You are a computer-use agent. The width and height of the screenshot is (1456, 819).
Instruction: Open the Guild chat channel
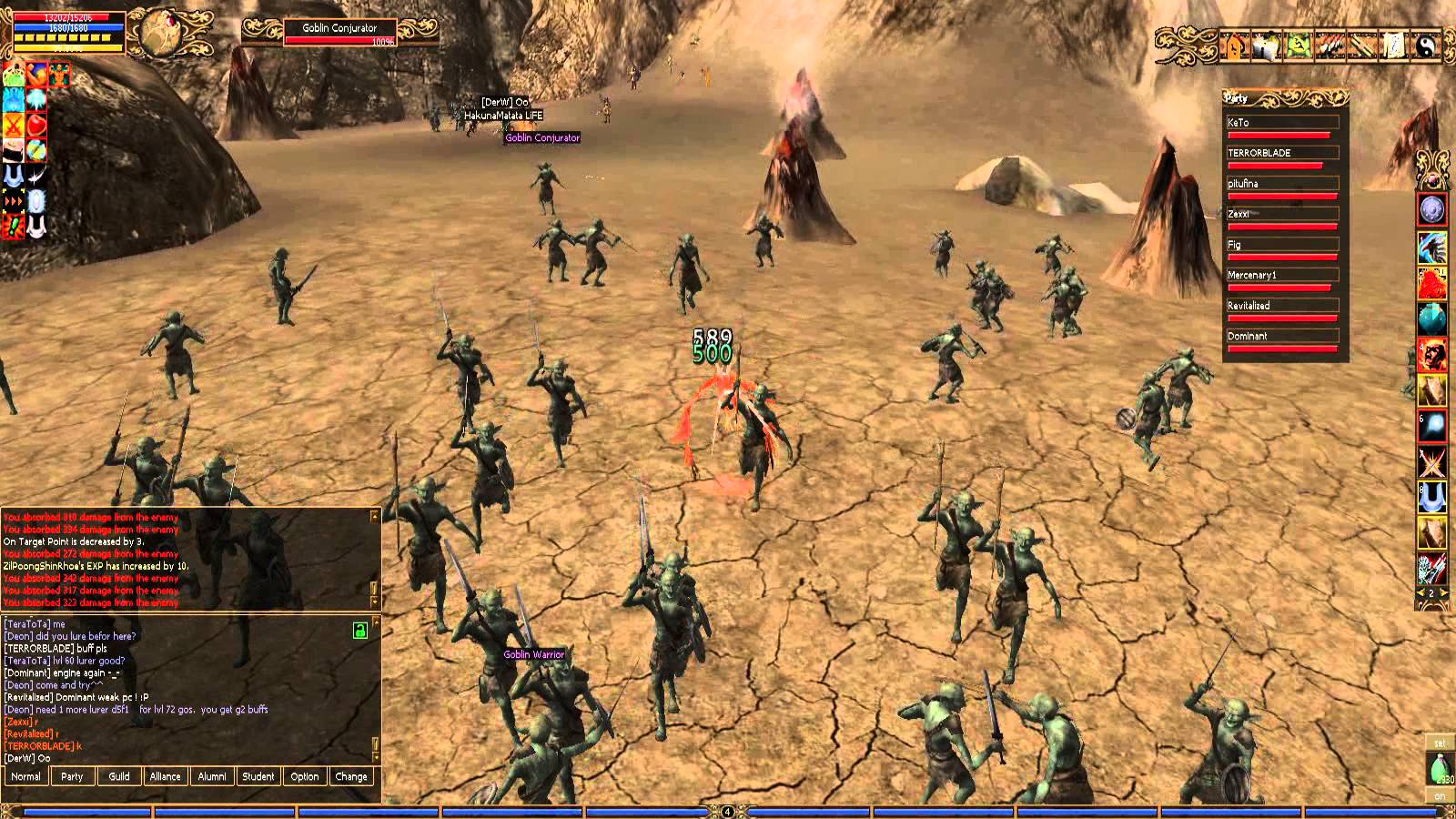(119, 776)
